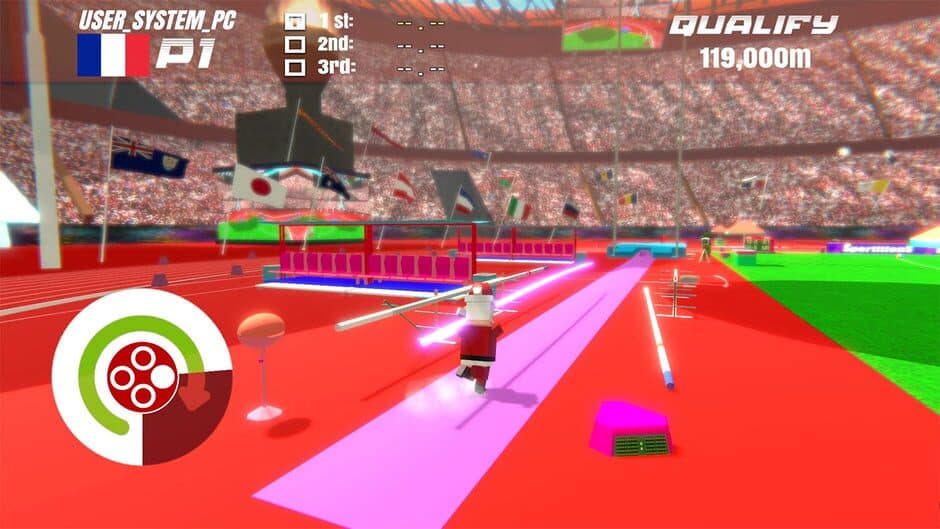Viewport: 940px width, 529px height.
Task: Click the circular run power gauge
Action: tap(142, 377)
